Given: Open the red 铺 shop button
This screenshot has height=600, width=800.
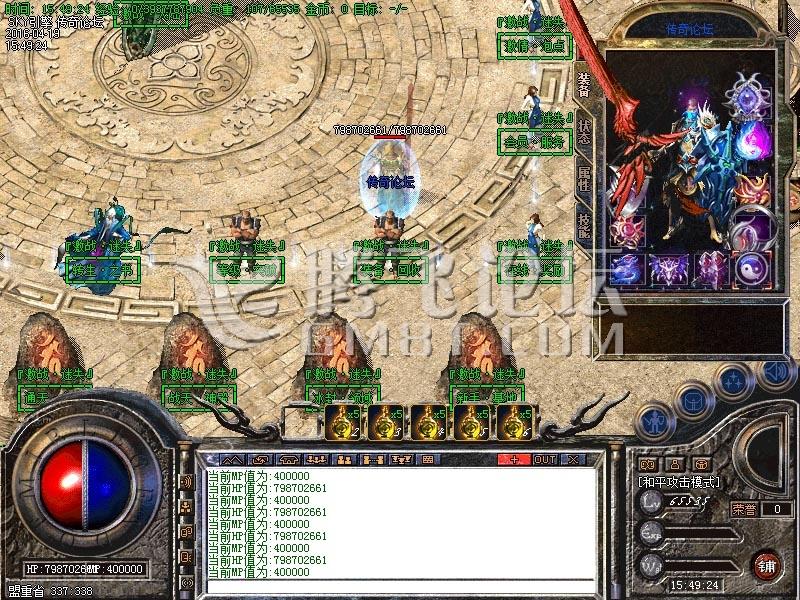Looking at the screenshot, I should tap(767, 565).
